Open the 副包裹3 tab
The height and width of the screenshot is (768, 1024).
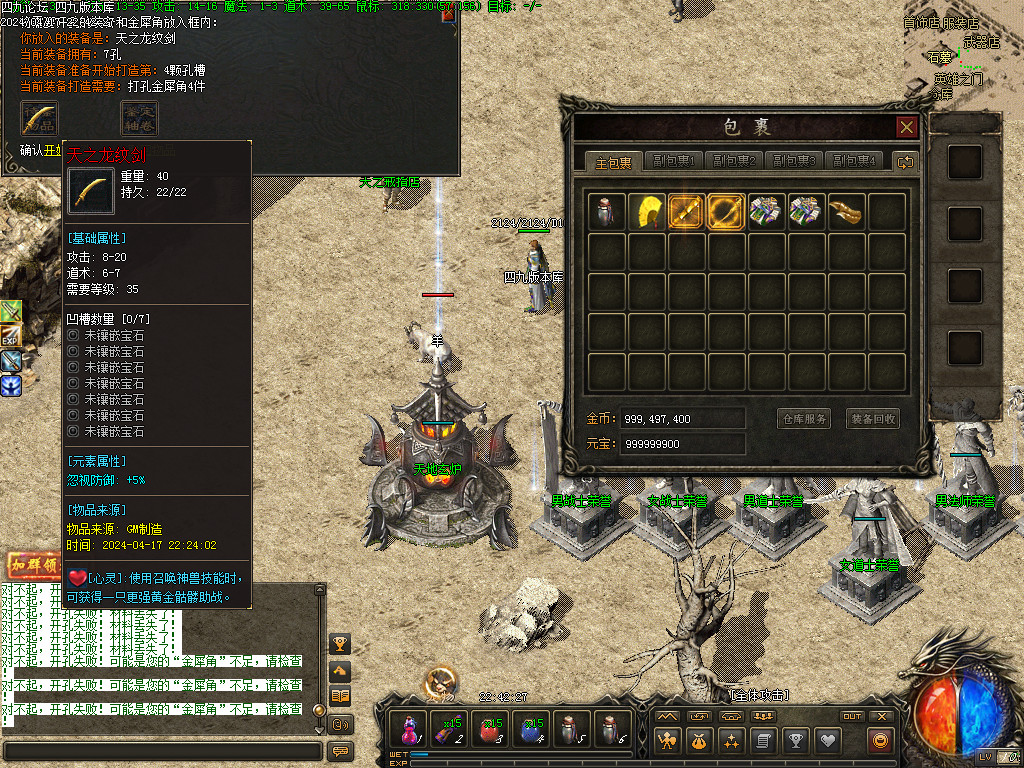(x=792, y=162)
